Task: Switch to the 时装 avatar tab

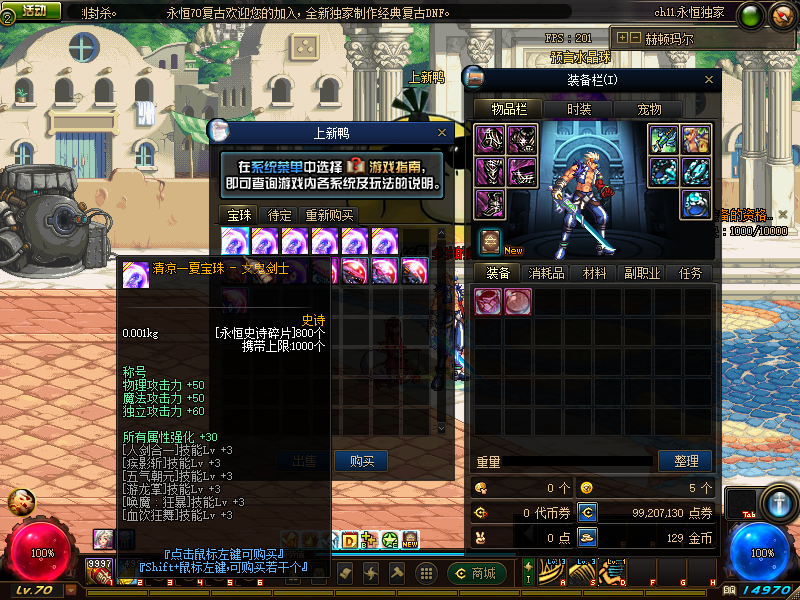Action: [x=579, y=109]
